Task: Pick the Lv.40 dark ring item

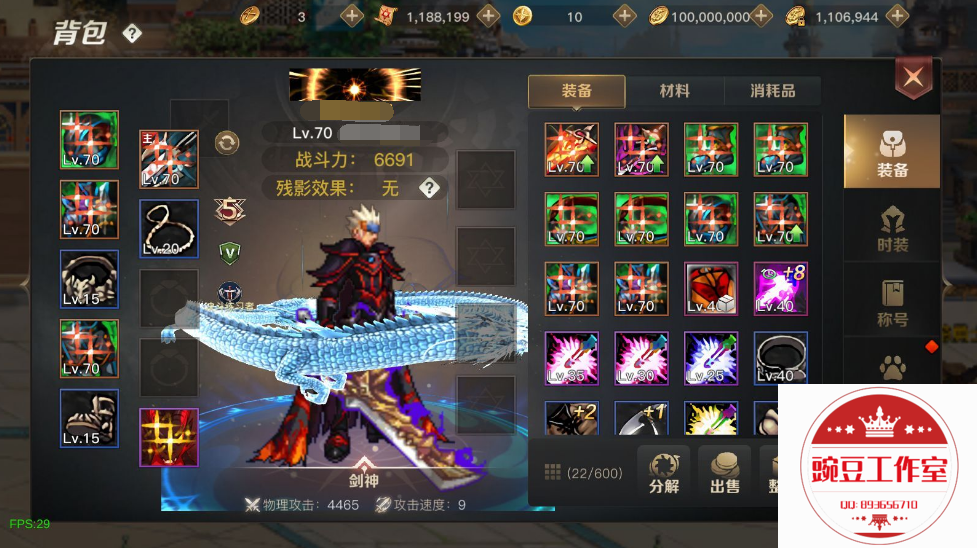Action: pos(781,358)
